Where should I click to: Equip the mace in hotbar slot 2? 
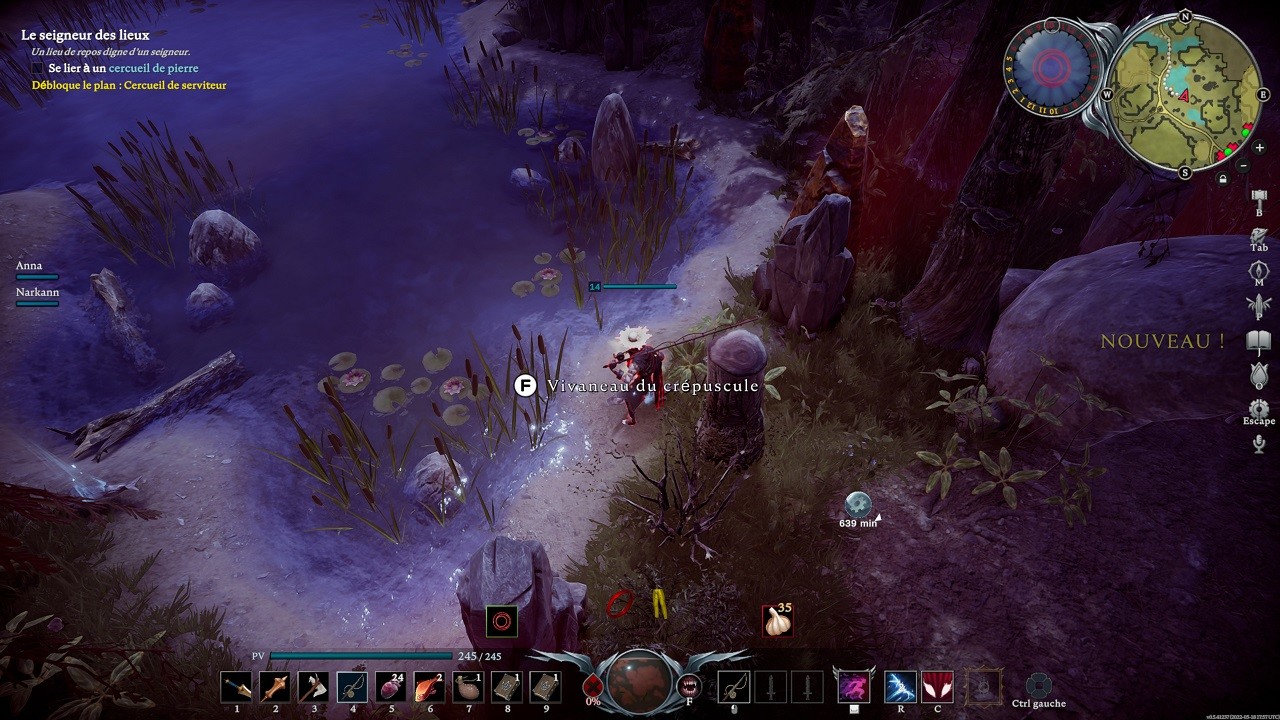click(x=275, y=687)
